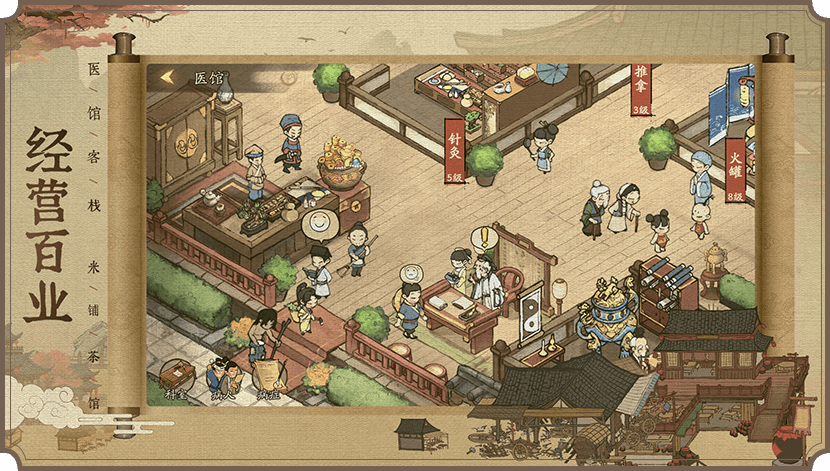Open the 病人 patients menu
Image resolution: width=830 pixels, height=471 pixels.
[x=223, y=377]
